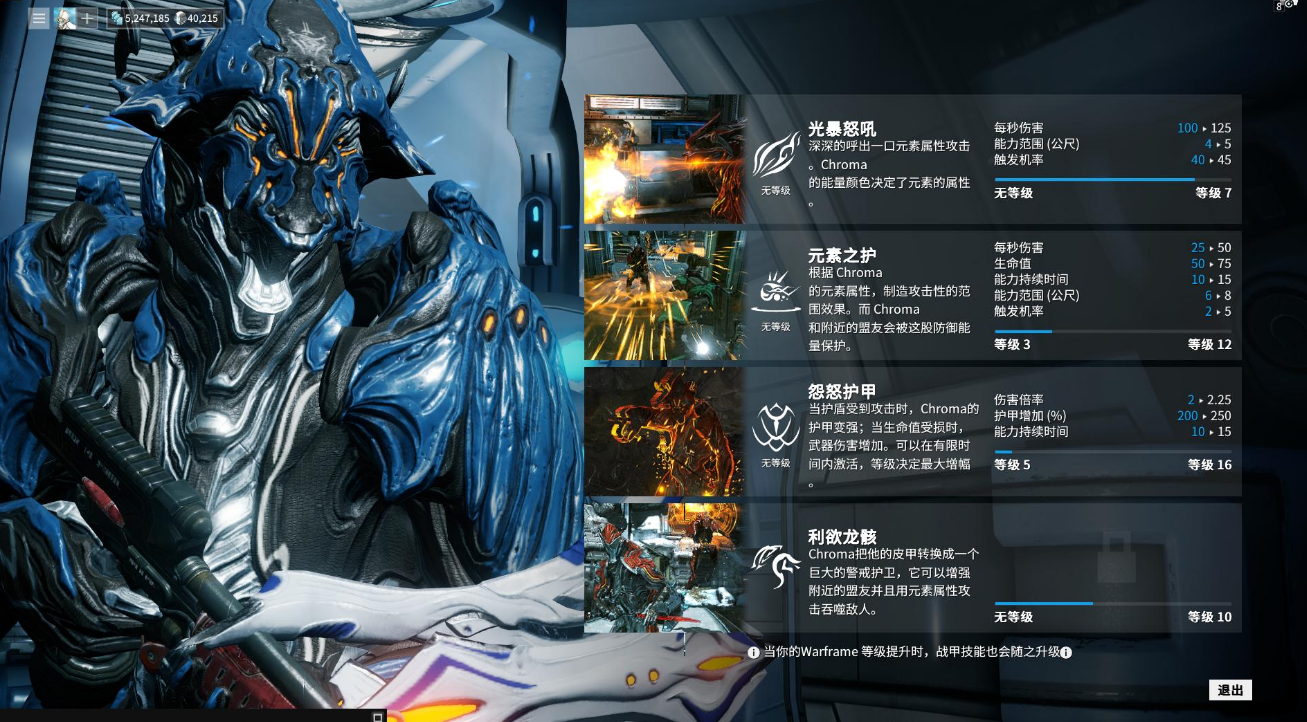The width and height of the screenshot is (1307, 722).
Task: Select the 元素之护 ability icon
Action: (775, 289)
